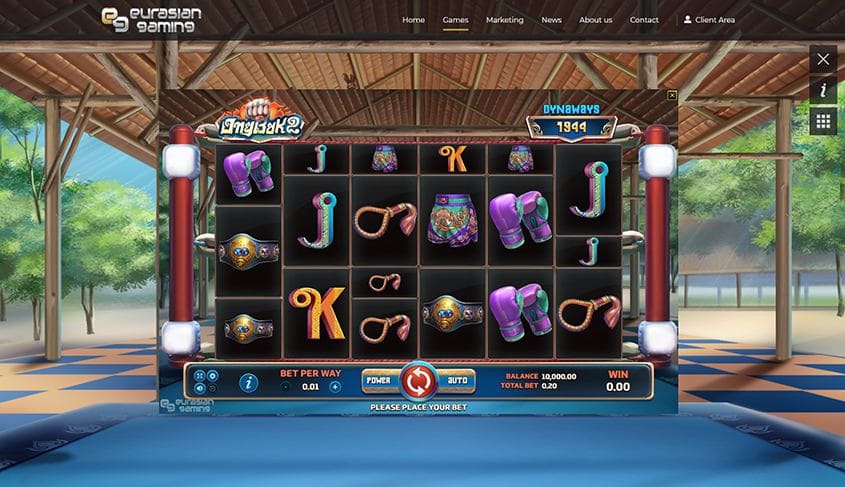Enable AUTO spin mode
845x487 pixels.
[x=457, y=381]
